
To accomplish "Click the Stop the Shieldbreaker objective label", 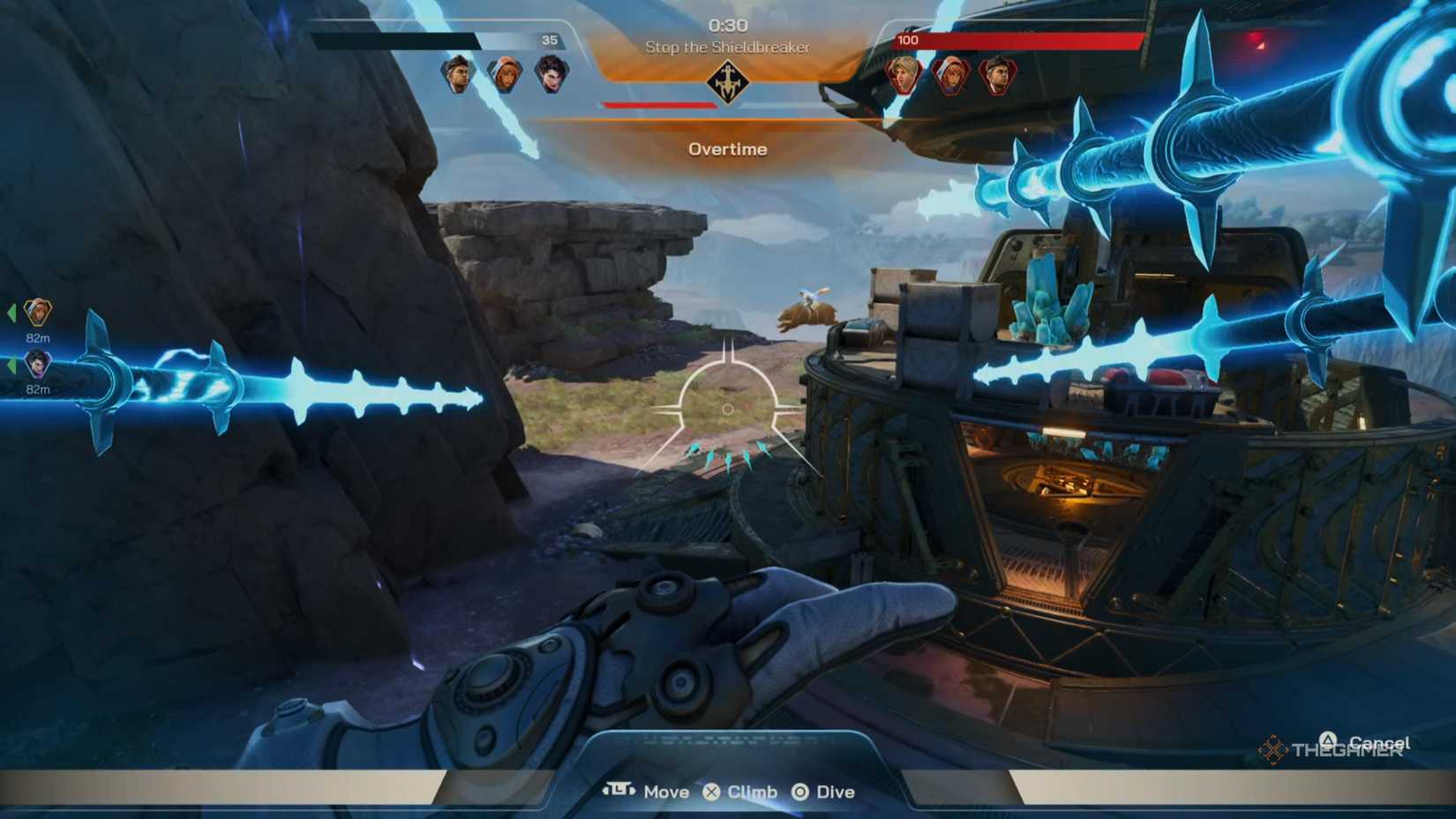I will click(x=729, y=49).
